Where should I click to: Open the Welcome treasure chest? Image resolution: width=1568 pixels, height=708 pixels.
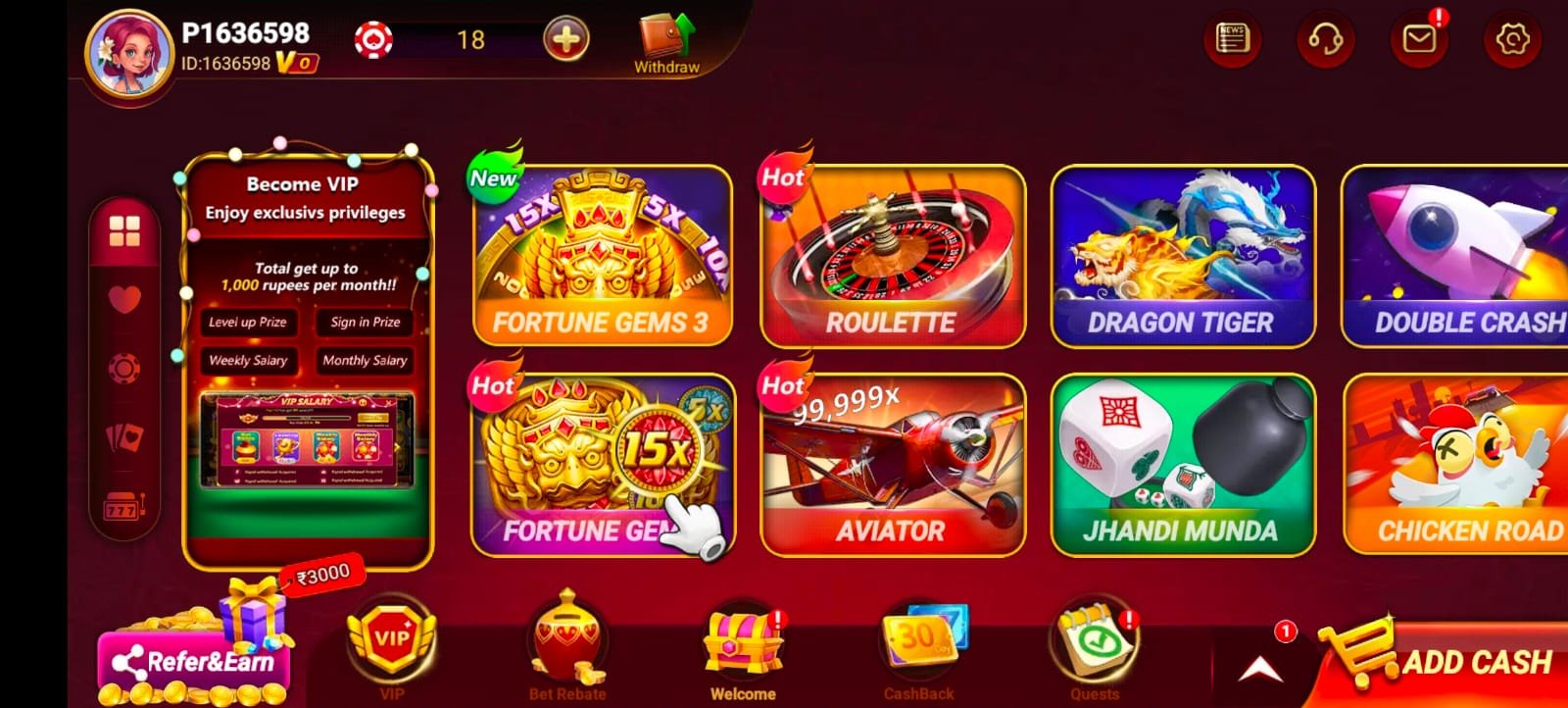(x=742, y=642)
